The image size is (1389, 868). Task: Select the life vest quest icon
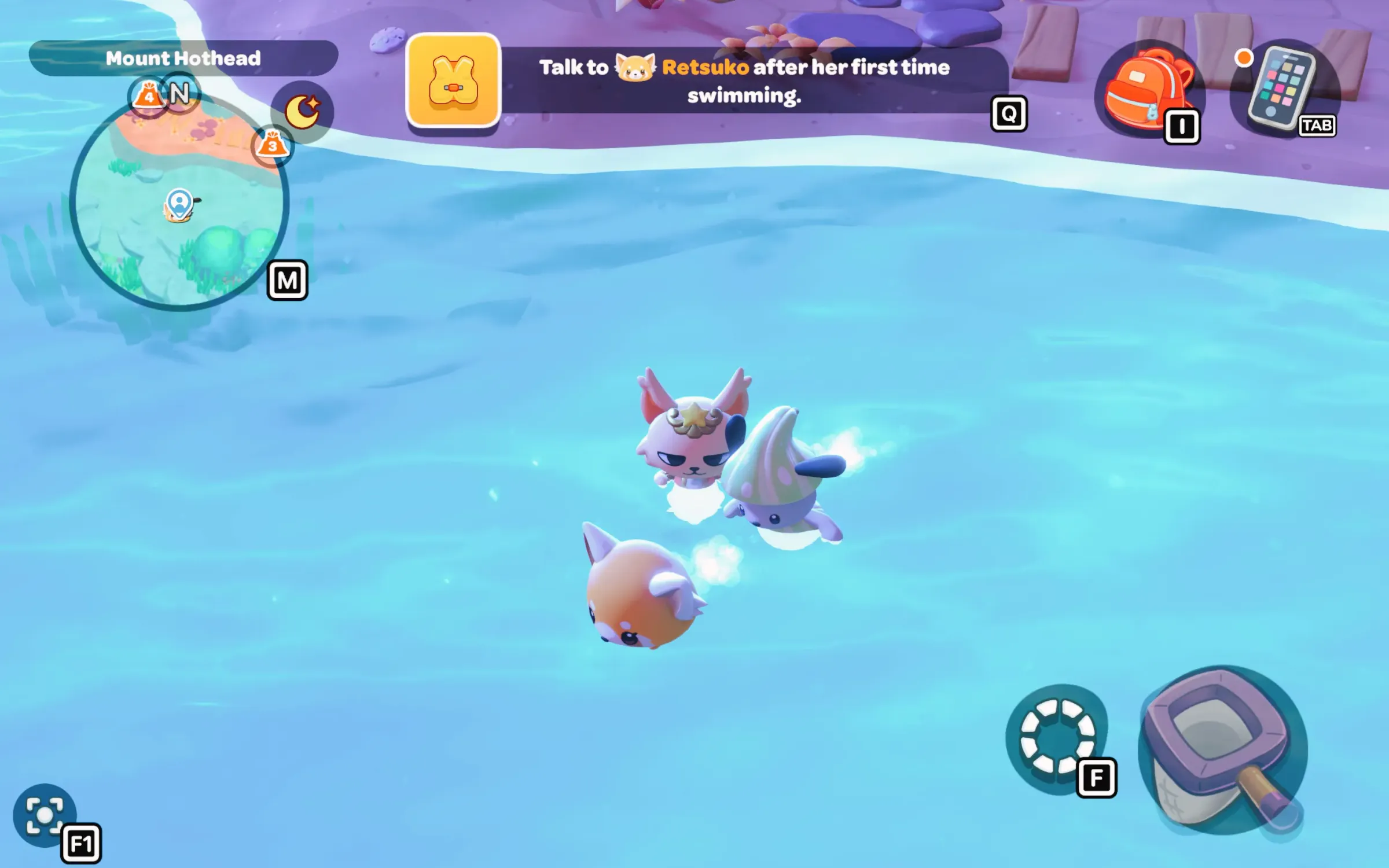[x=453, y=80]
